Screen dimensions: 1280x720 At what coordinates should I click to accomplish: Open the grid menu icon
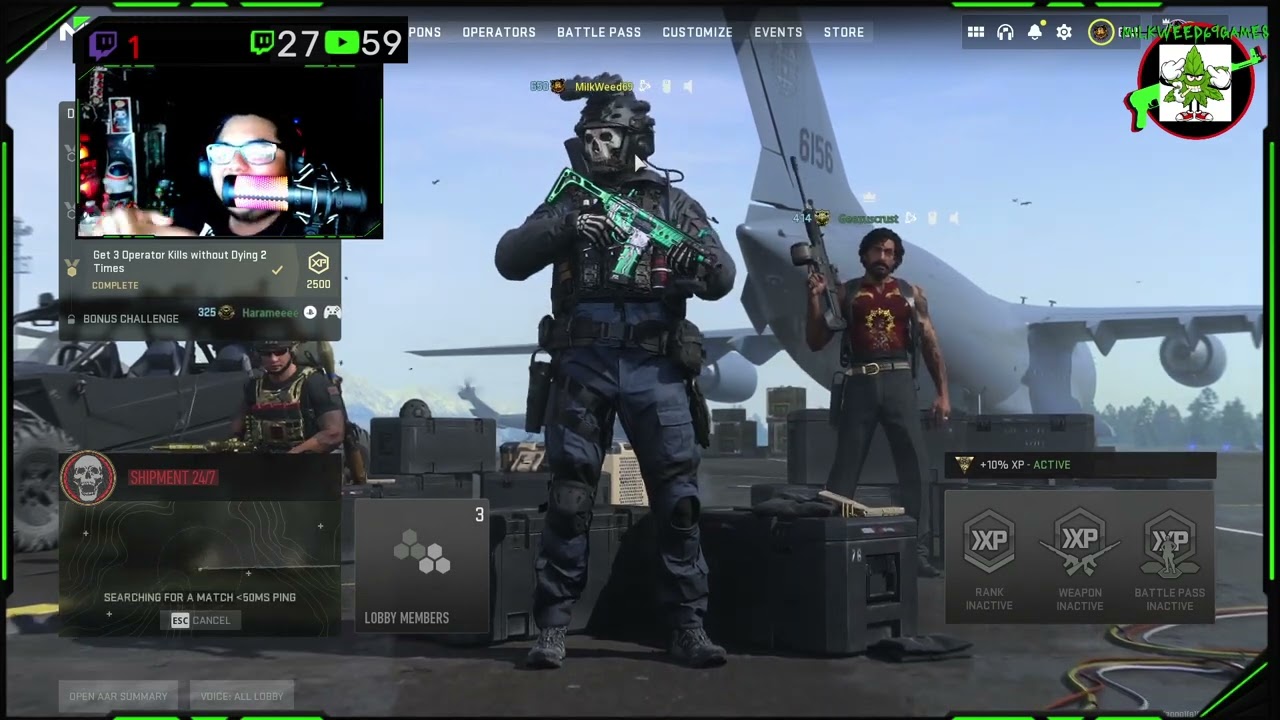click(976, 32)
